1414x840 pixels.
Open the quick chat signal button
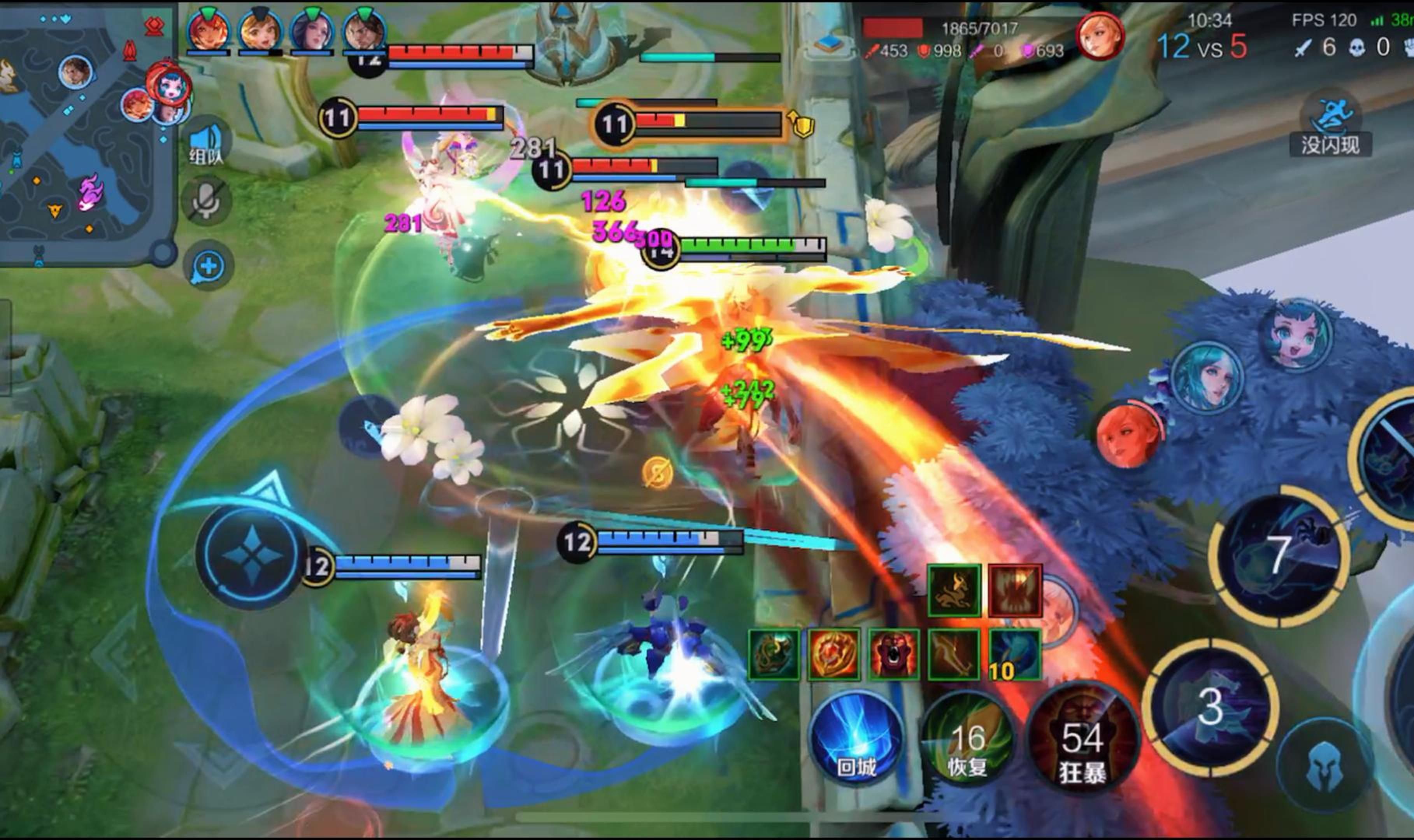(209, 266)
